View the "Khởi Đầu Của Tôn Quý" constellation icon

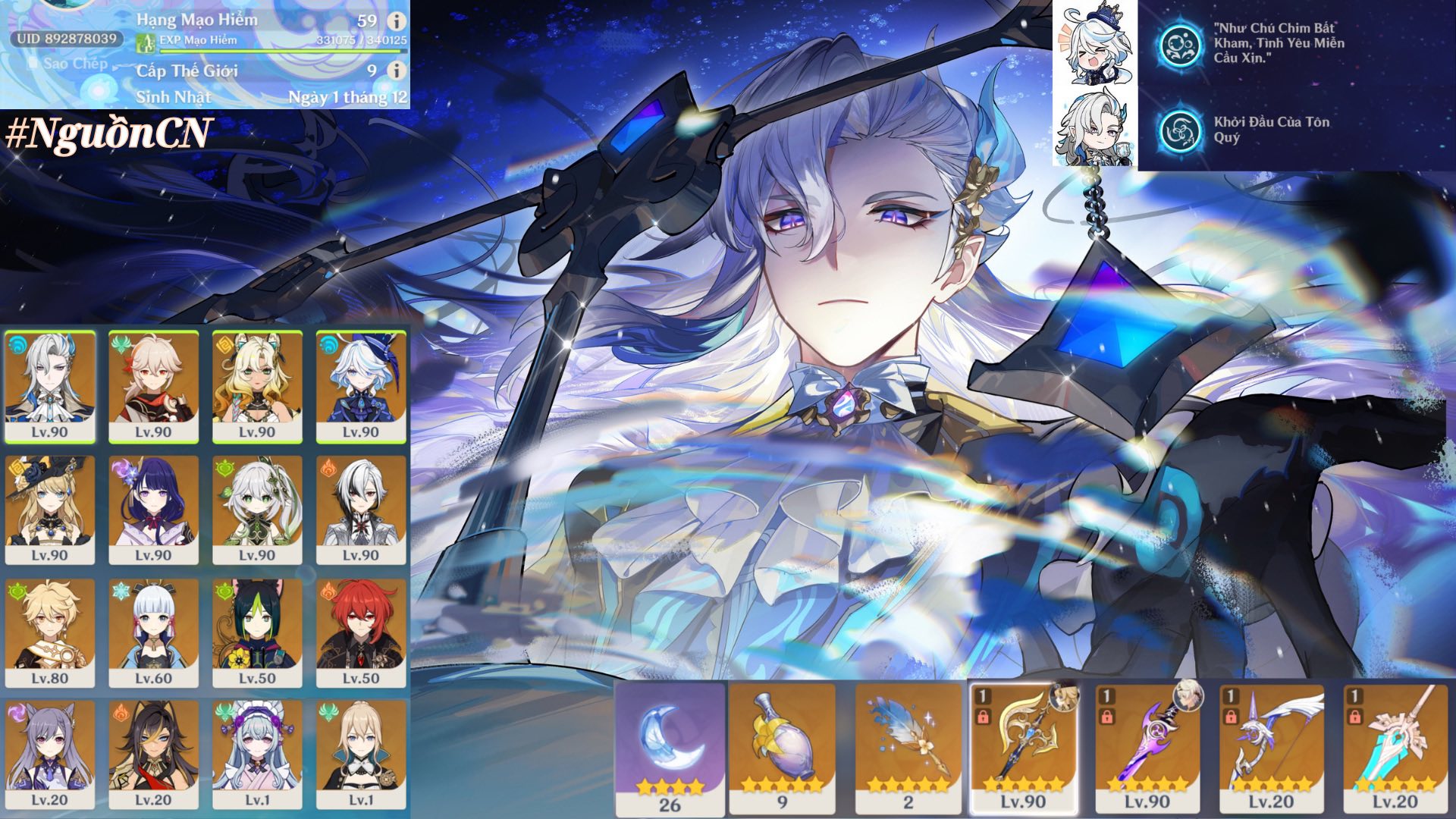point(1180,130)
